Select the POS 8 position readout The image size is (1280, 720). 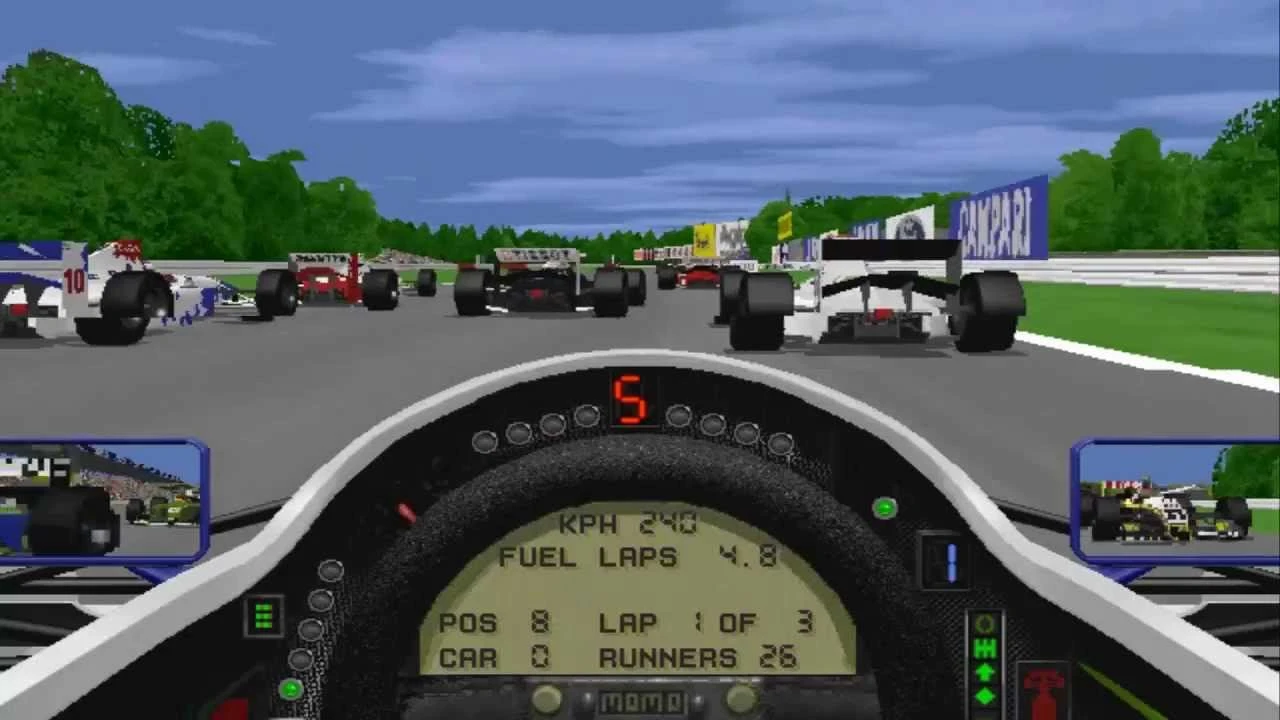[494, 623]
